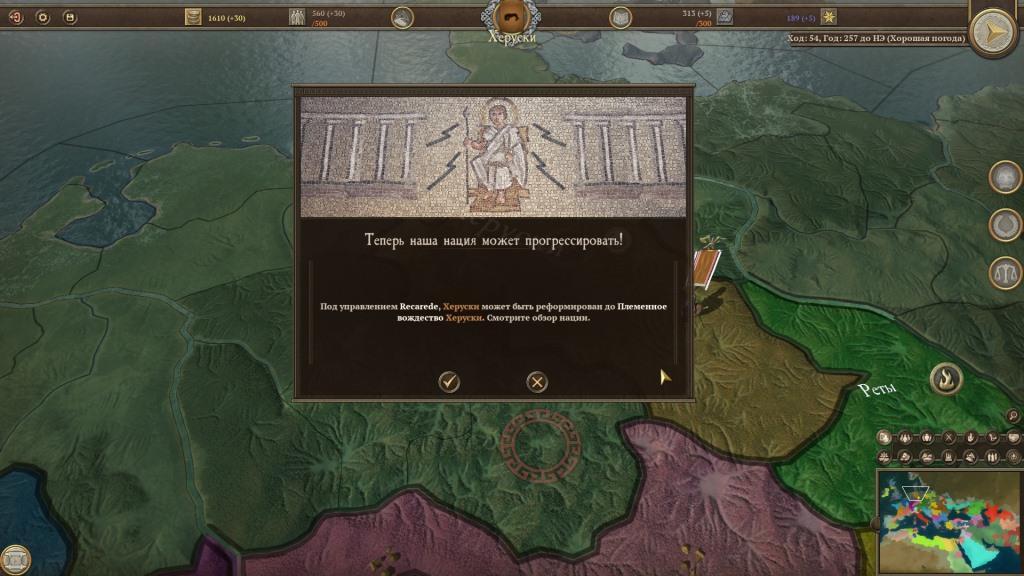Click the save disk icon in top bar
This screenshot has width=1024, height=576.
69,17
